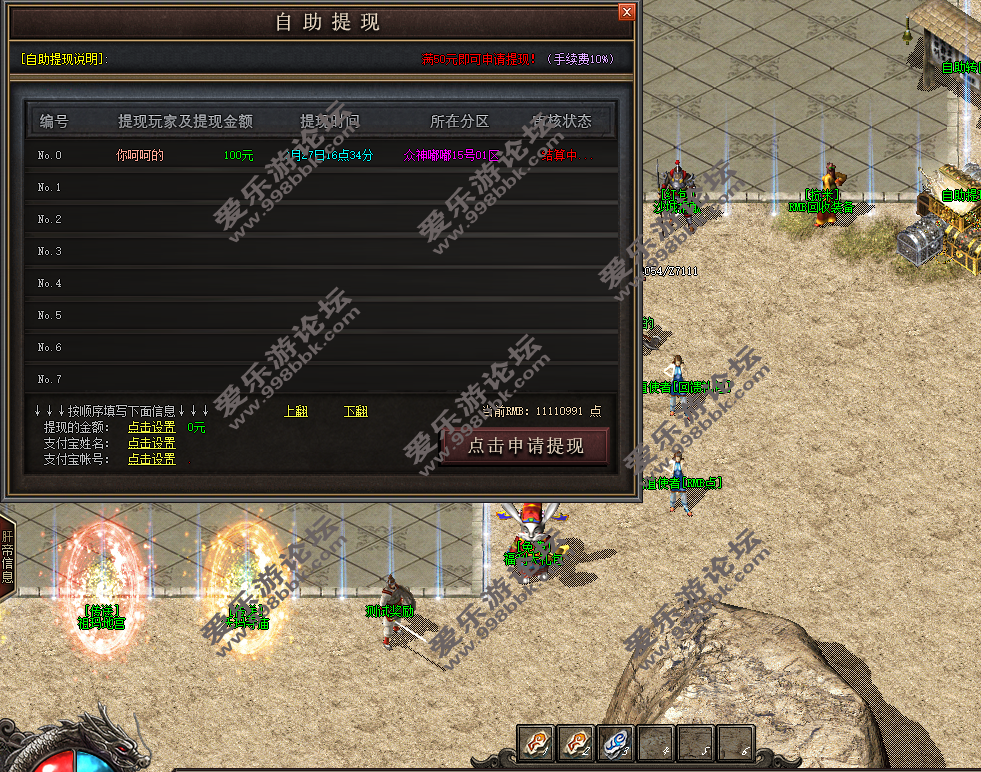Screen dimensions: 981x772
Task: Set the withdrawal amount (提现的金额)
Action: (151, 427)
